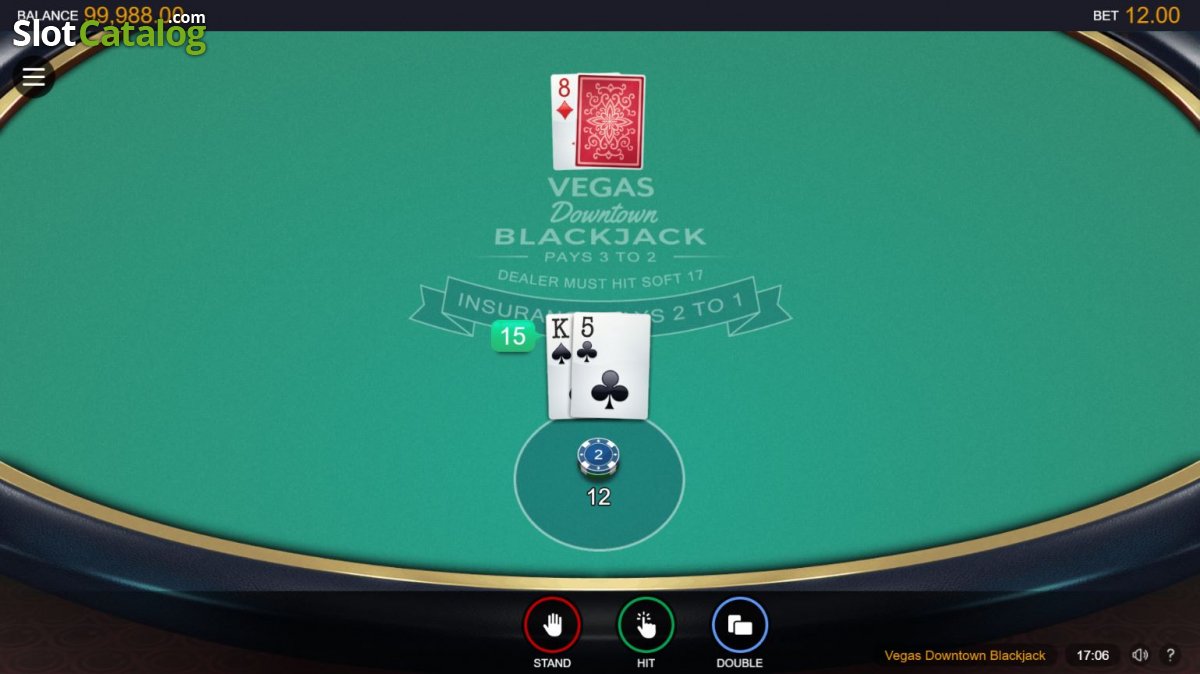Hit to draw another card
1200x674 pixels.
tap(646, 626)
